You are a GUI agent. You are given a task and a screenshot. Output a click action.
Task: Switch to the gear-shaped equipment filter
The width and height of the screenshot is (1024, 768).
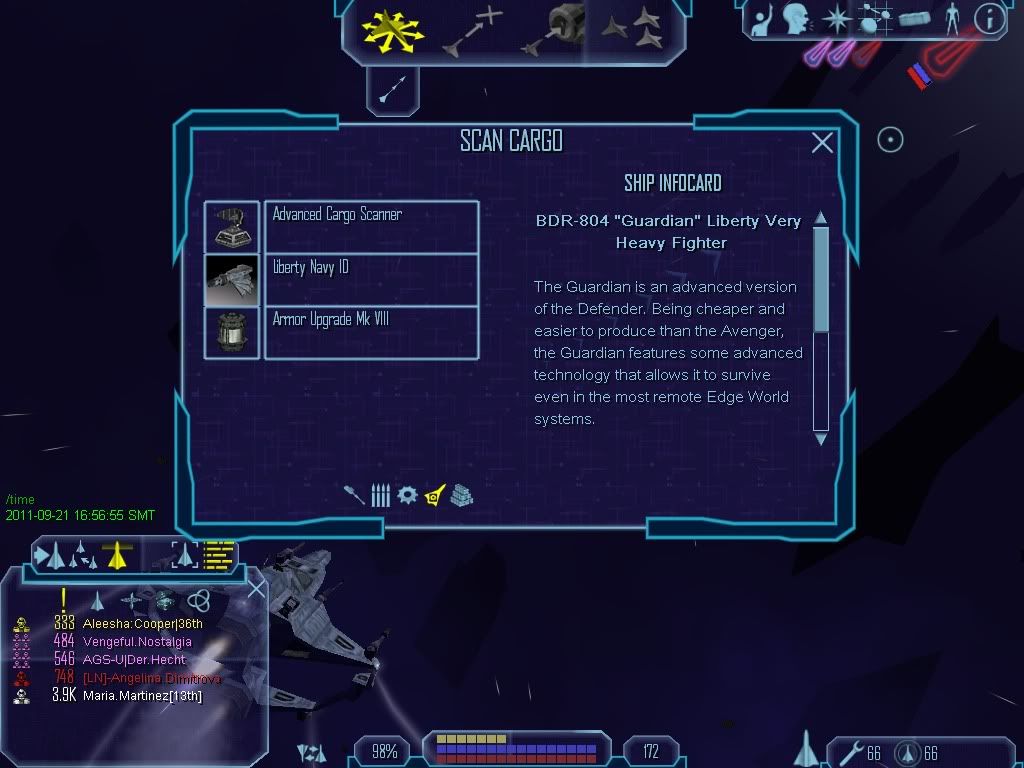point(407,495)
